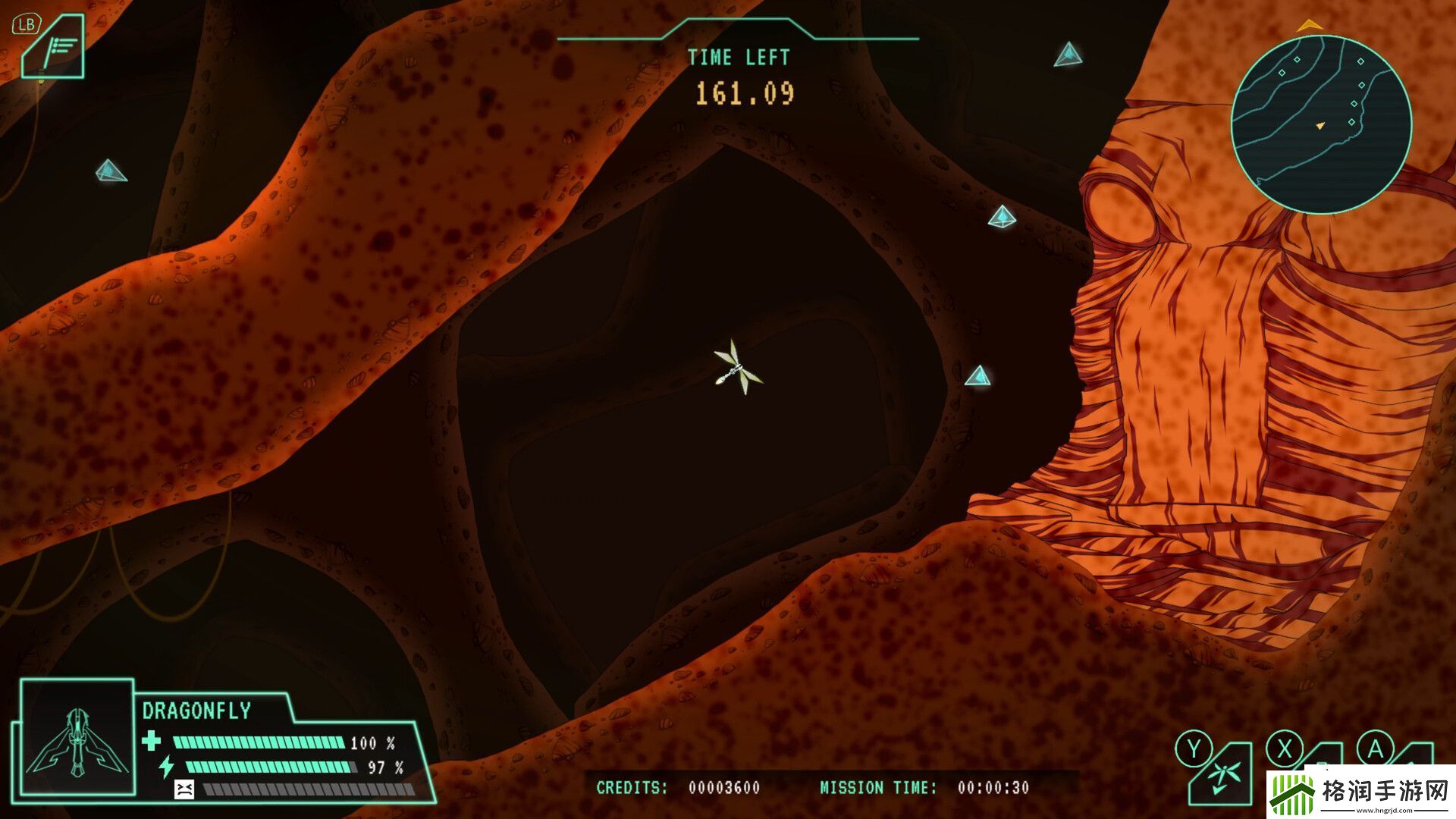This screenshot has height=819, width=1456.
Task: Click the website watermark logo
Action: point(1360,793)
